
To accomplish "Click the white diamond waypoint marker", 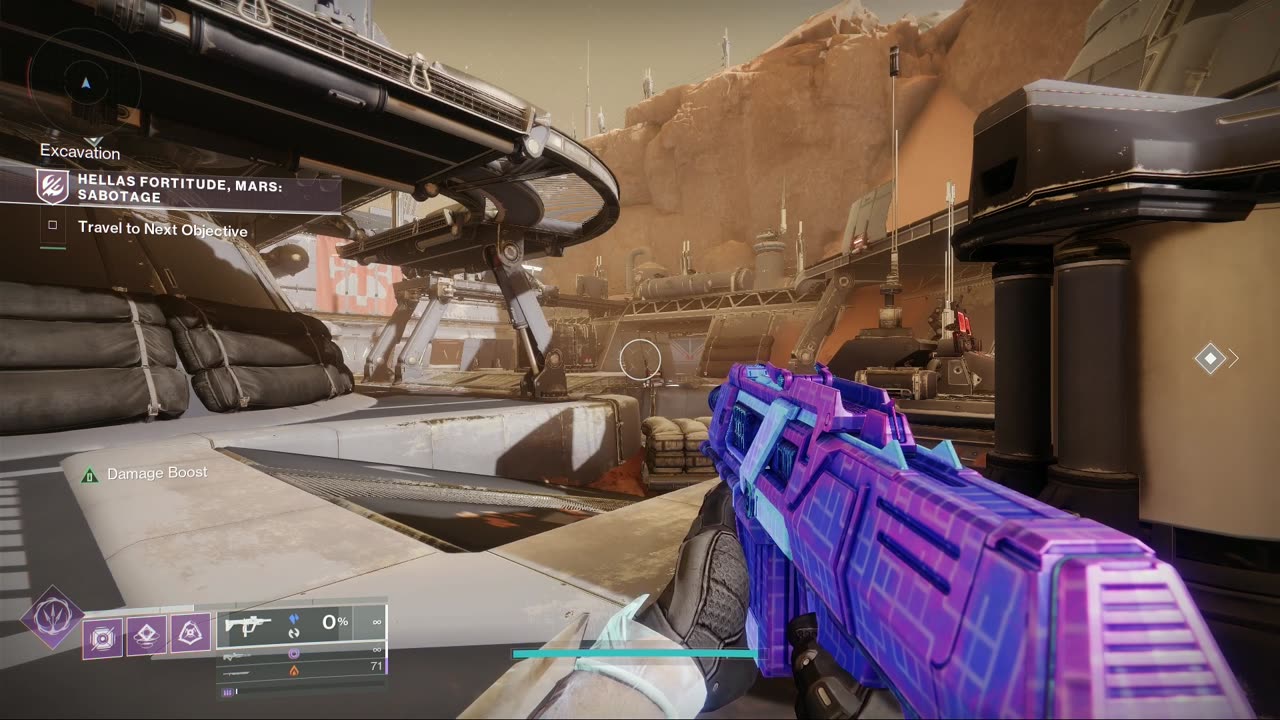I will (1210, 358).
